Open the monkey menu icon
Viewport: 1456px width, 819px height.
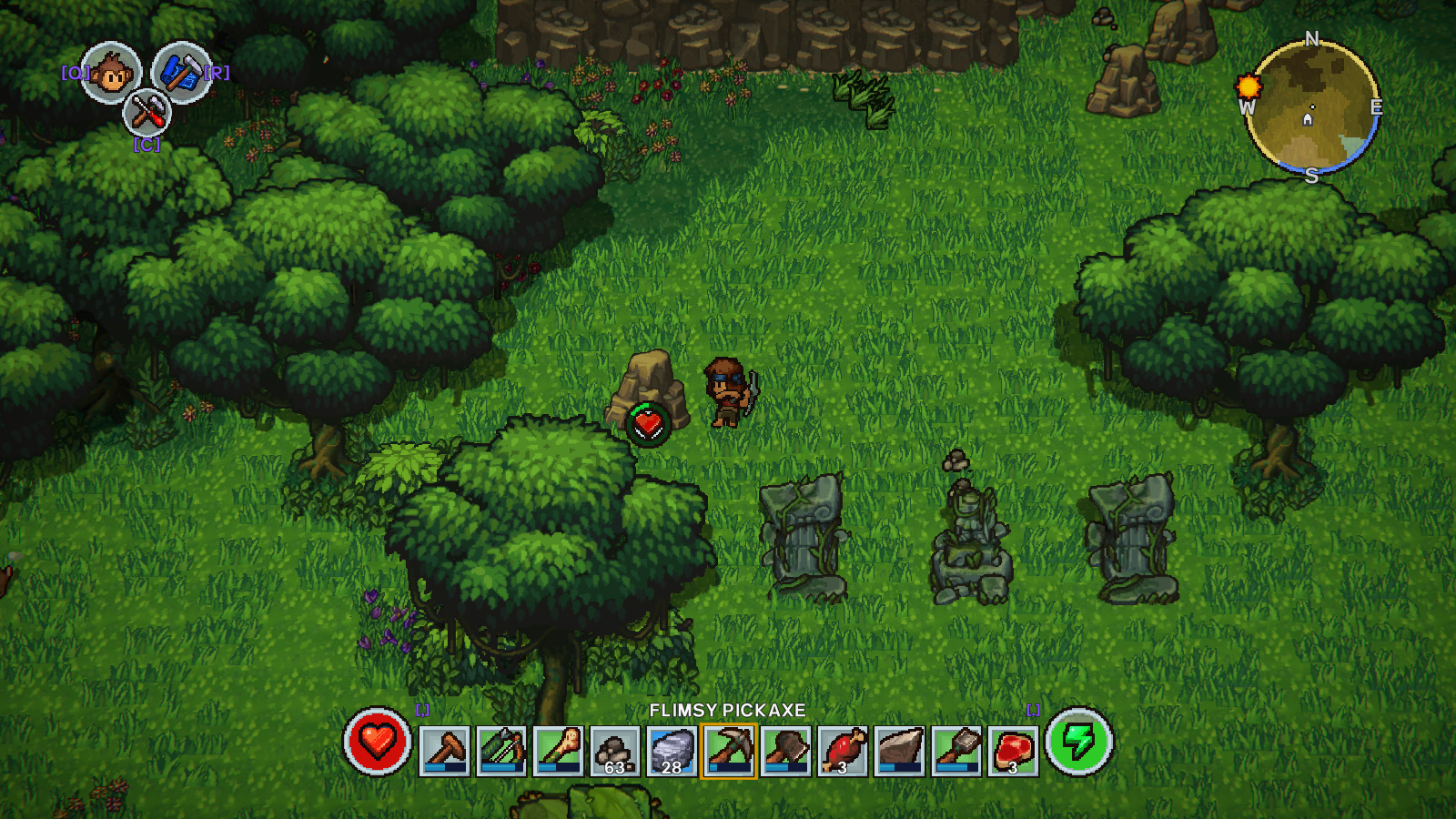(111, 73)
